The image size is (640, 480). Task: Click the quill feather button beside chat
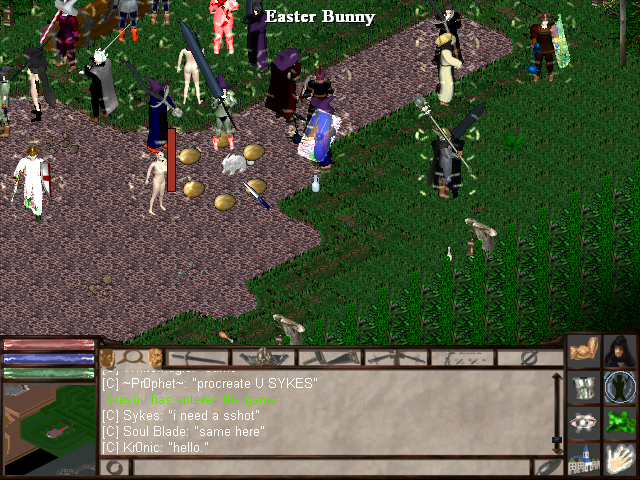point(547,467)
